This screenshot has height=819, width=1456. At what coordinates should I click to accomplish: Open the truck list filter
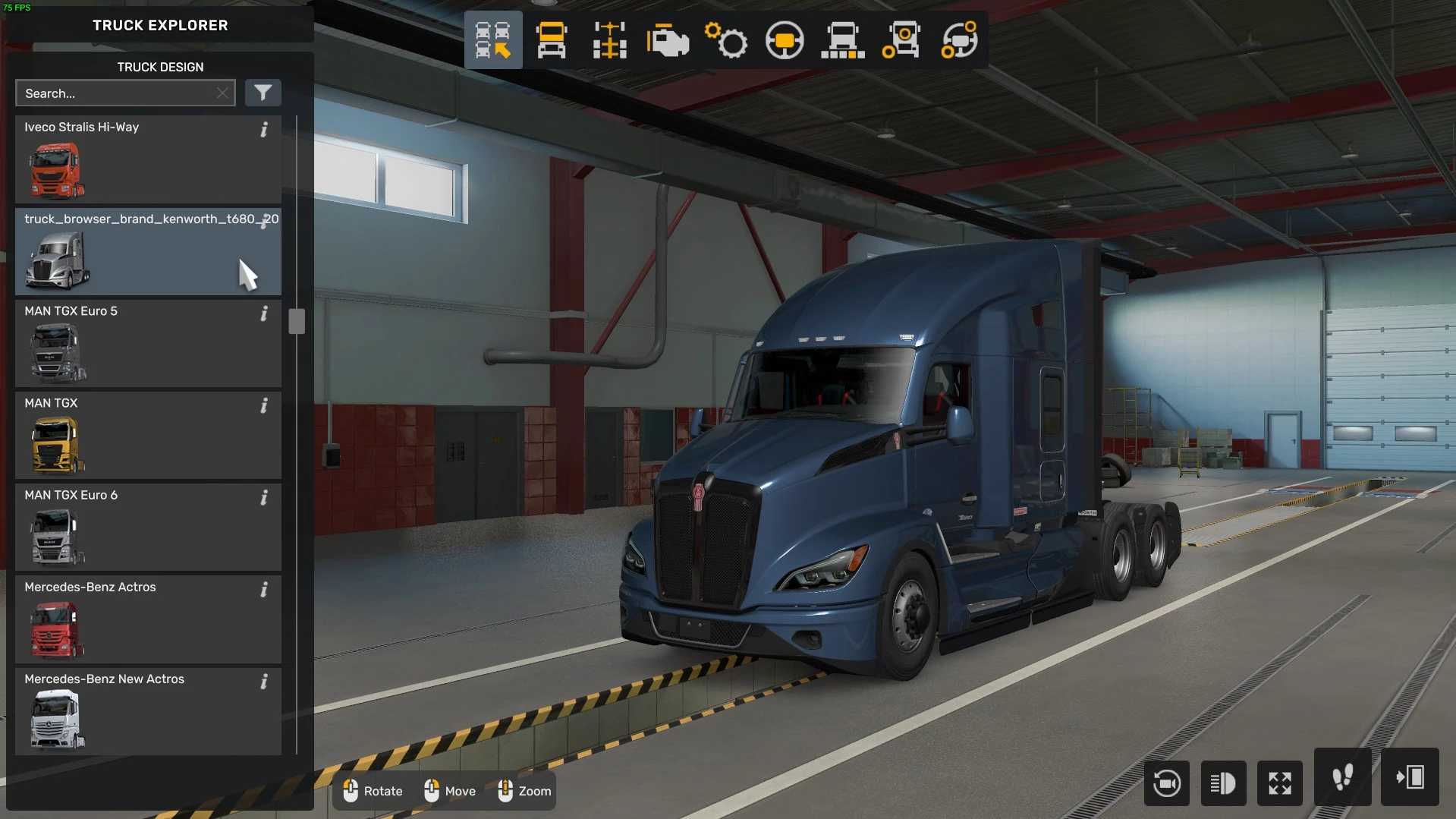(263, 93)
